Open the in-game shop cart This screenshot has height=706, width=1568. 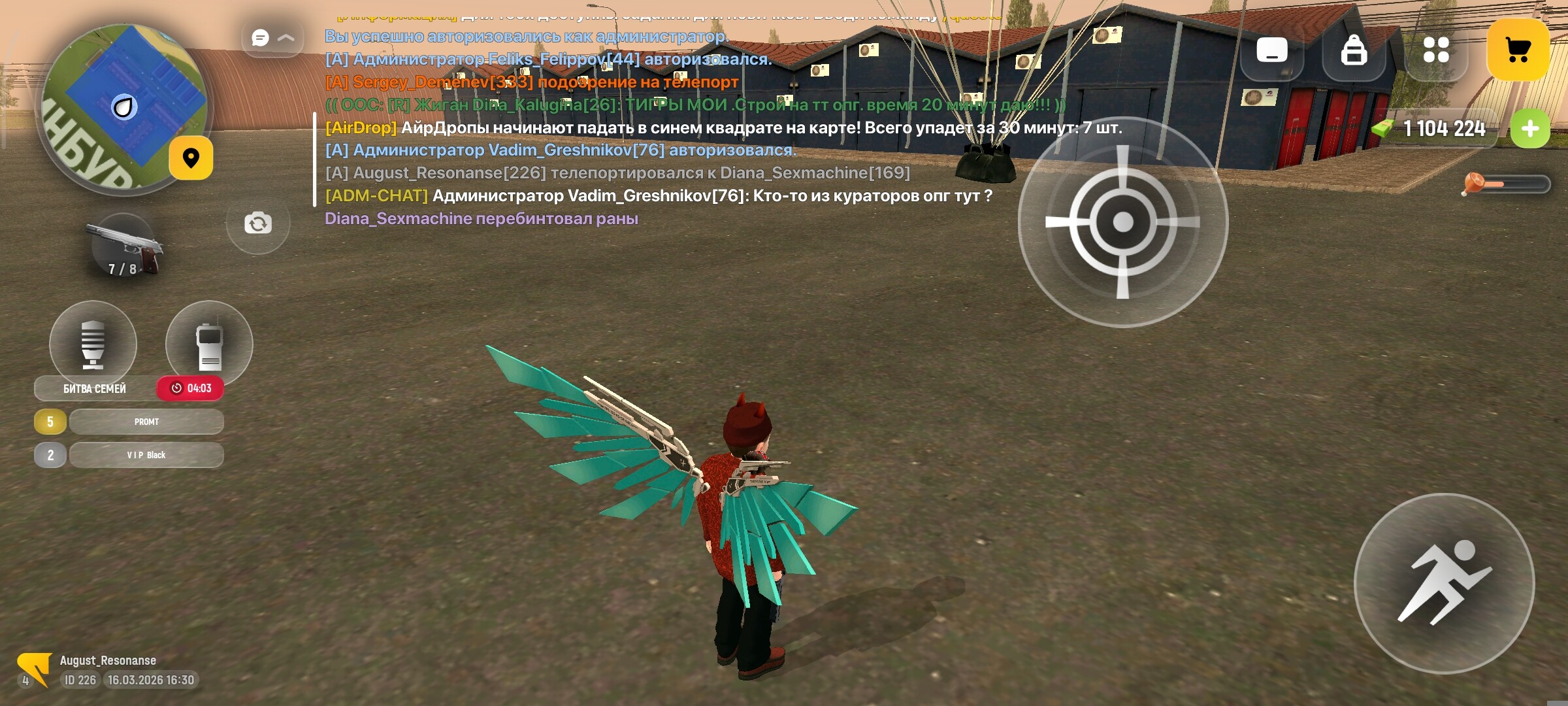(x=1519, y=49)
